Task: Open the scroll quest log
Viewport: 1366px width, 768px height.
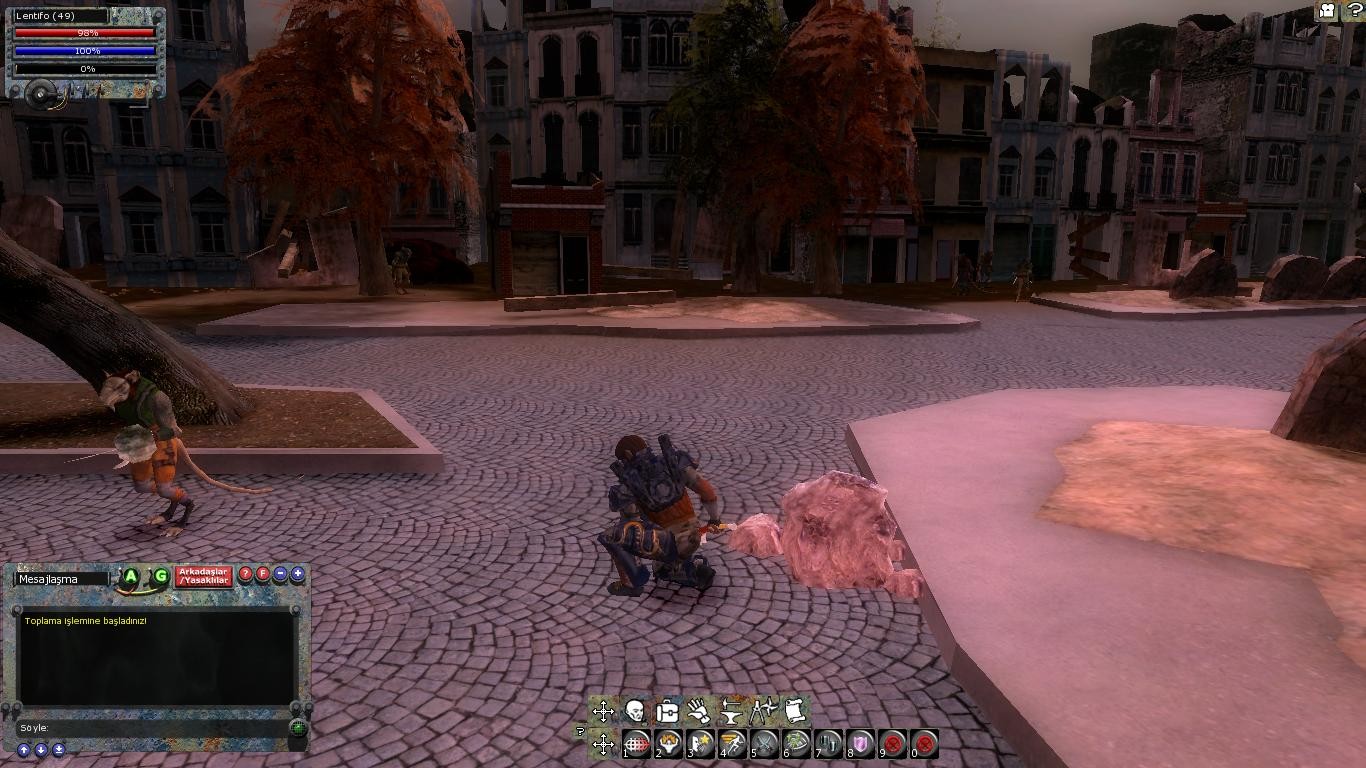Action: (x=795, y=712)
